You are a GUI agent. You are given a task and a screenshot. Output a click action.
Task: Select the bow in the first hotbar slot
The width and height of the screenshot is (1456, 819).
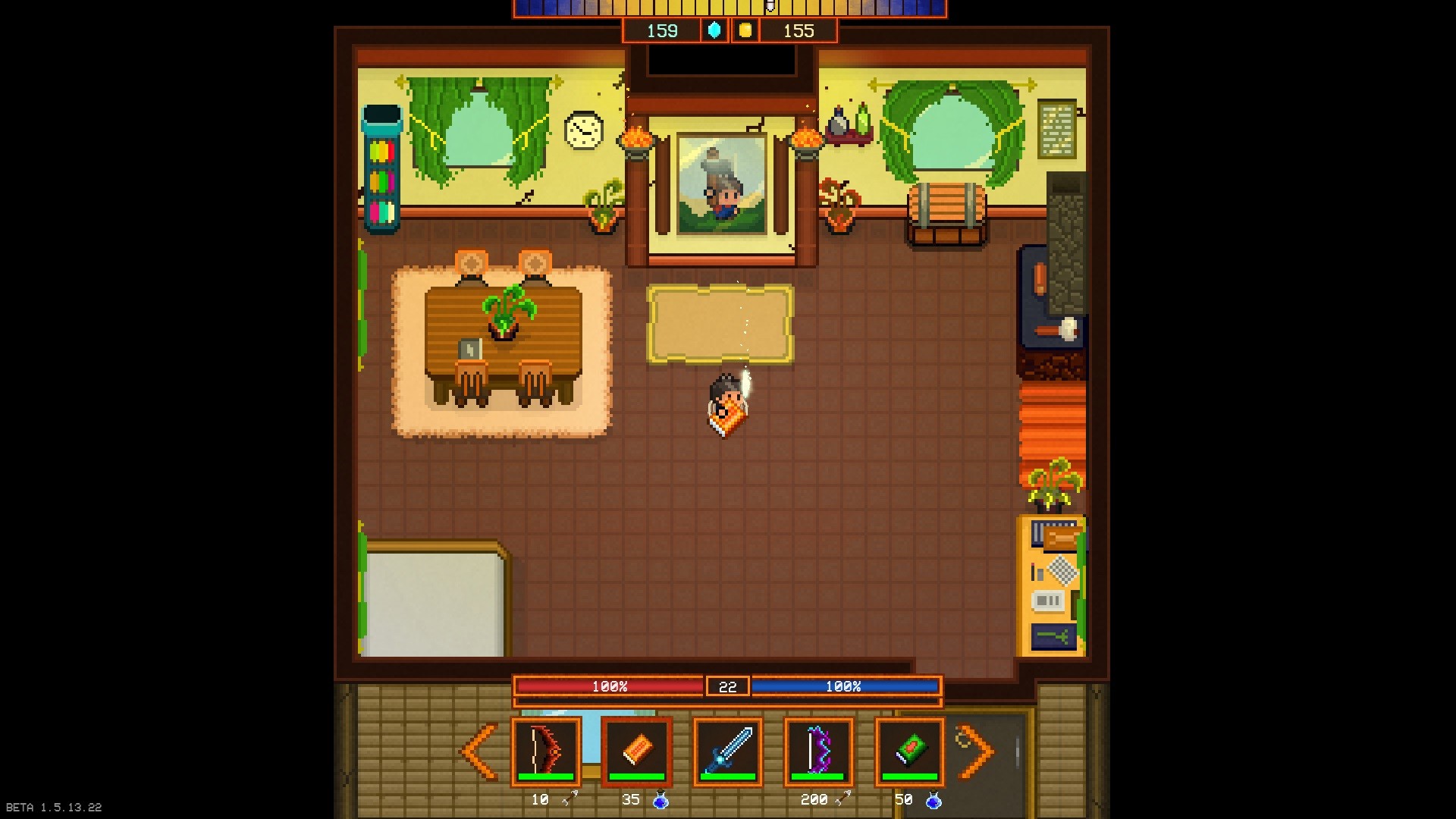548,751
